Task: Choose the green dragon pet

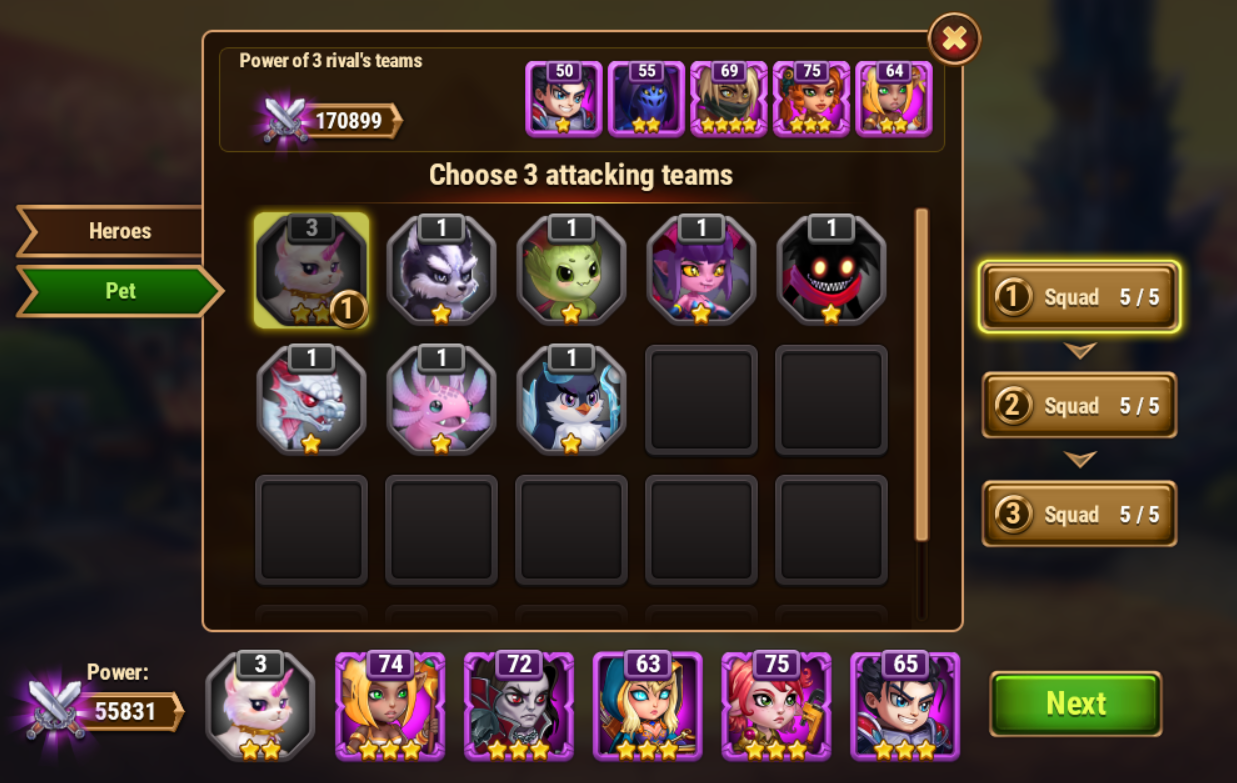Action: 571,271
